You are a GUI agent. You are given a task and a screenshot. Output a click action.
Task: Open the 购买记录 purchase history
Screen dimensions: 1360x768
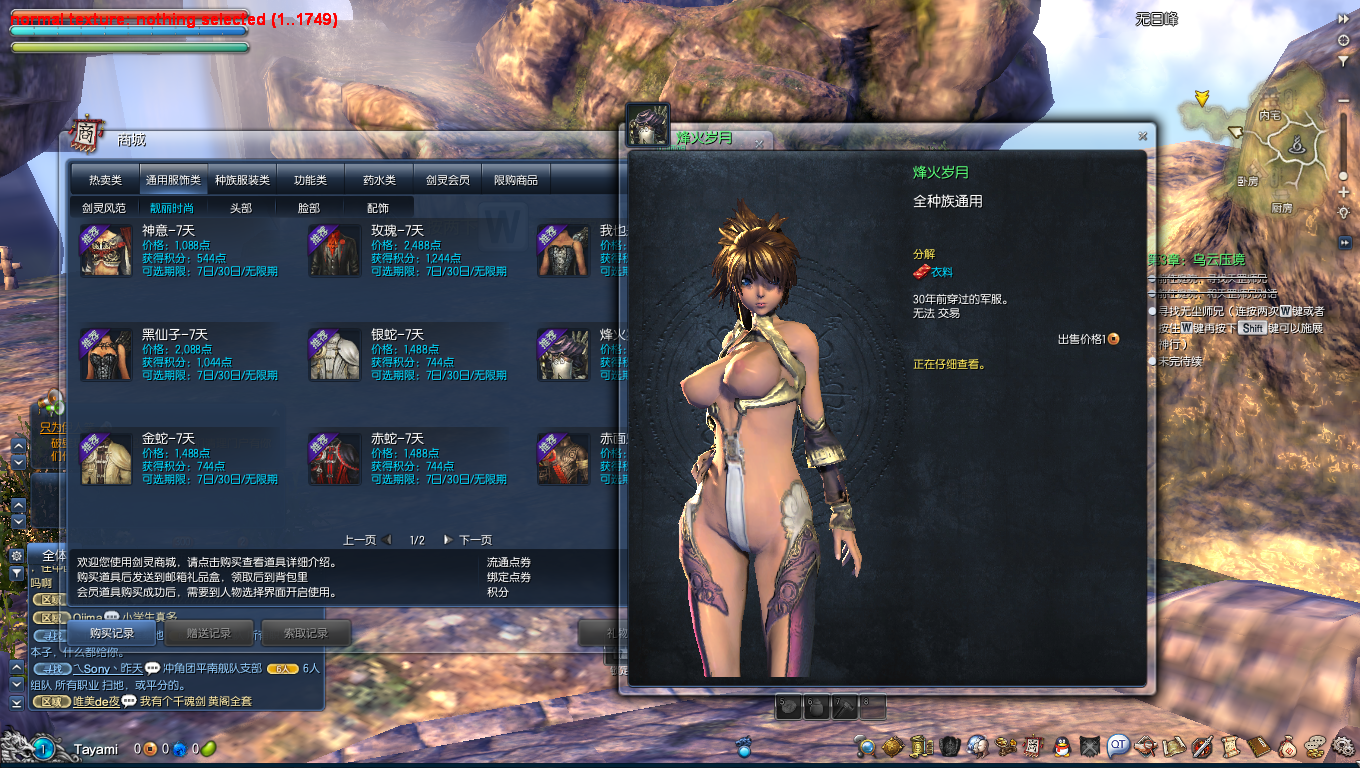[111, 633]
